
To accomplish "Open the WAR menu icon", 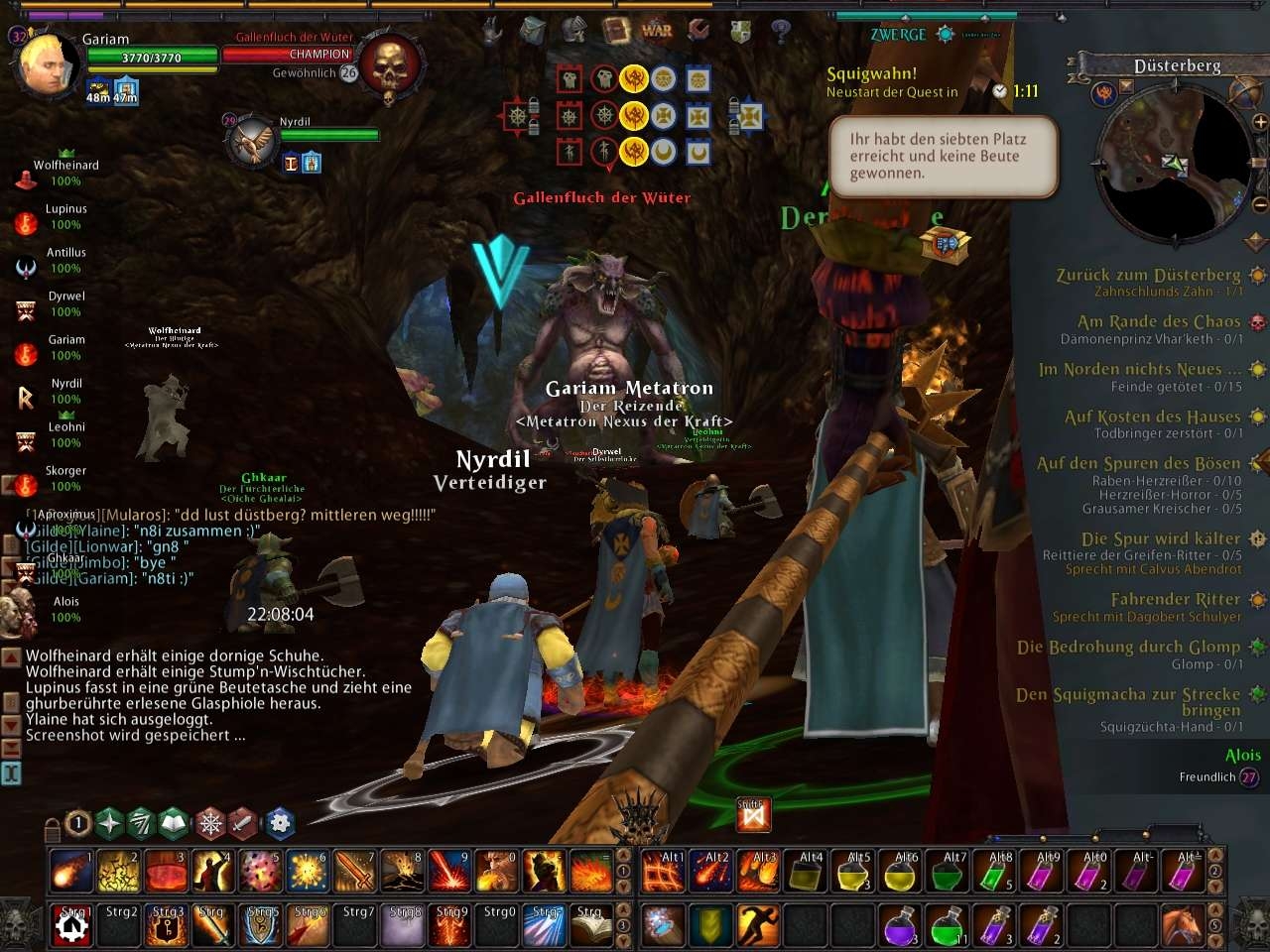I will [657, 30].
